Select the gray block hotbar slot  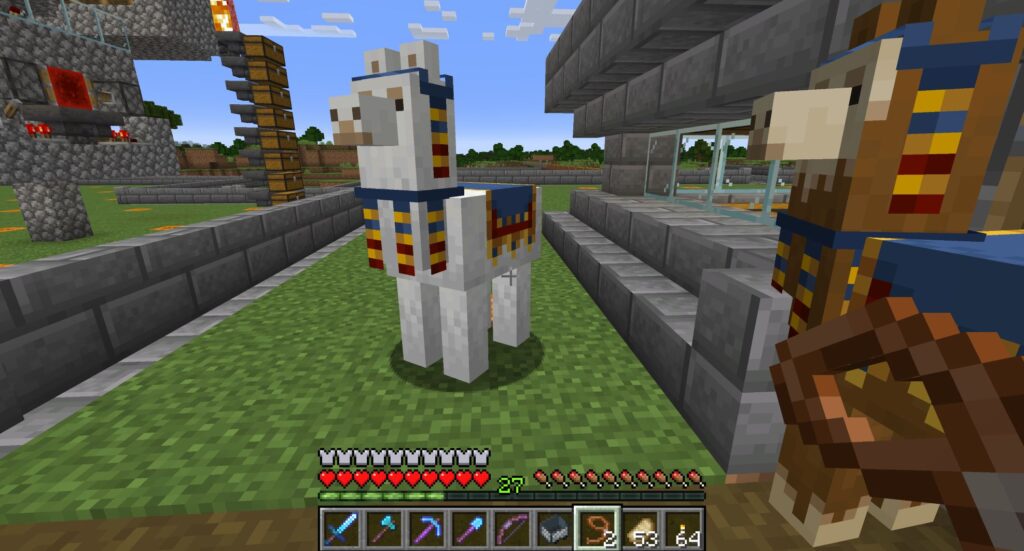[555, 528]
